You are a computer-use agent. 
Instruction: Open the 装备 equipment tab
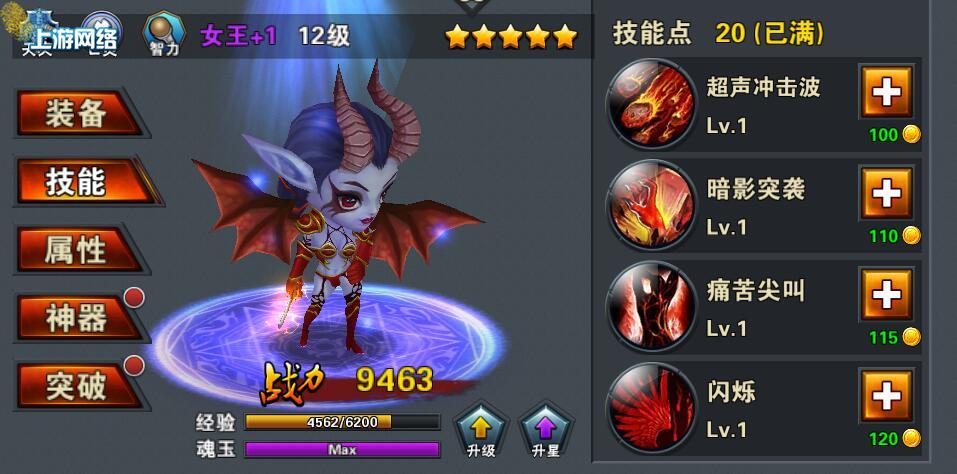pos(76,114)
